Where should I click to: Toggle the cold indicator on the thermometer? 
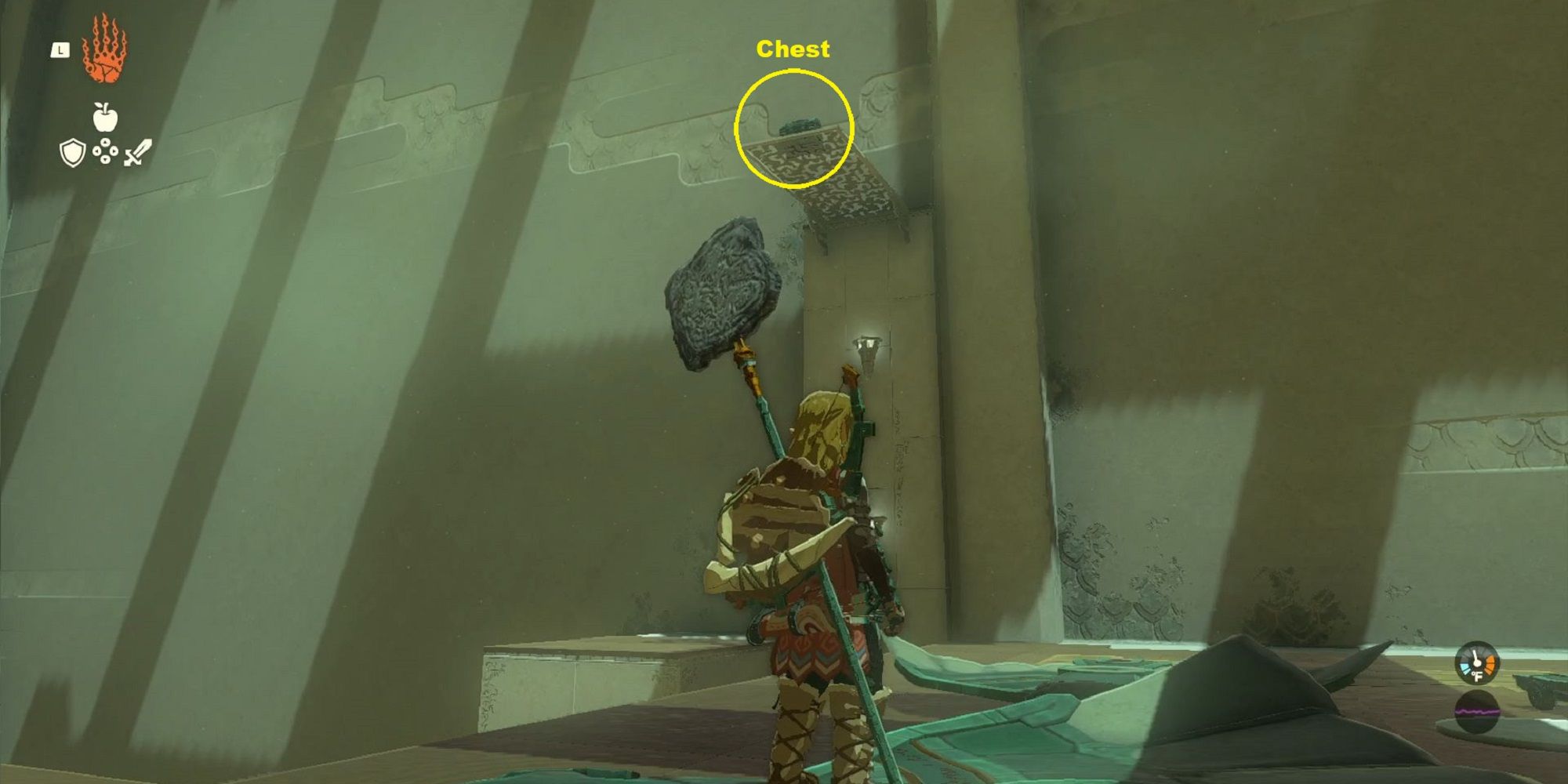point(1465,667)
